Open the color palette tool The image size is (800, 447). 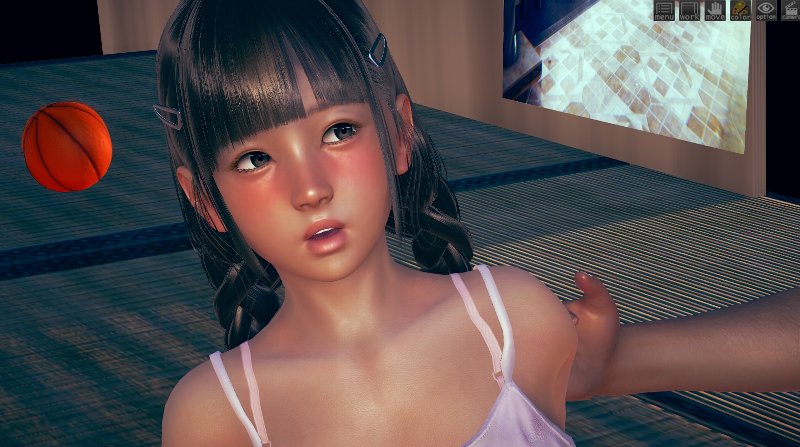(741, 11)
